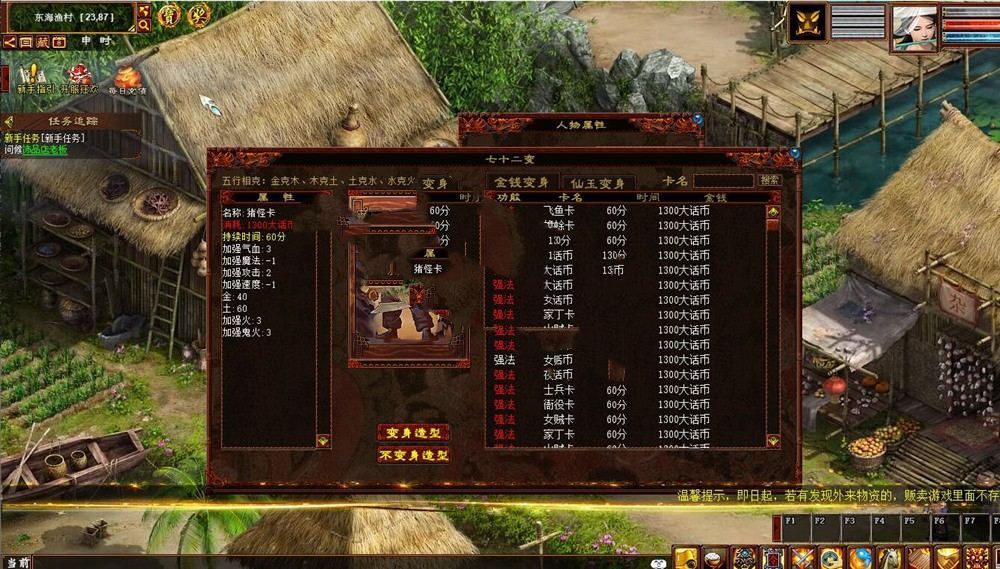Viewport: 1000px width, 569px height.
Task: Click the 饰品店老板 quest link
Action: [46, 150]
